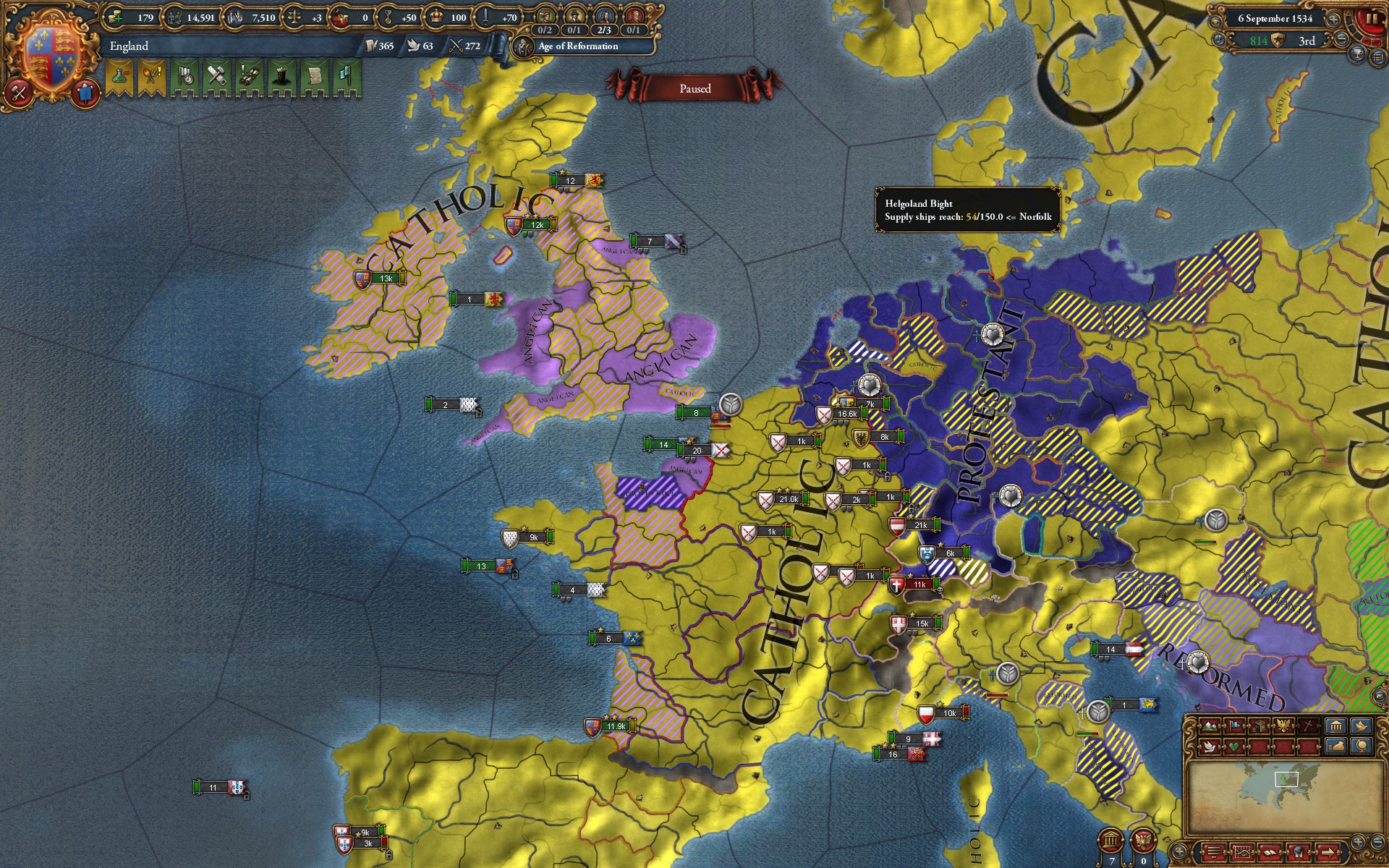This screenshot has height=868, width=1389.
Task: Decrease game speed with minus button
Action: click(1341, 39)
